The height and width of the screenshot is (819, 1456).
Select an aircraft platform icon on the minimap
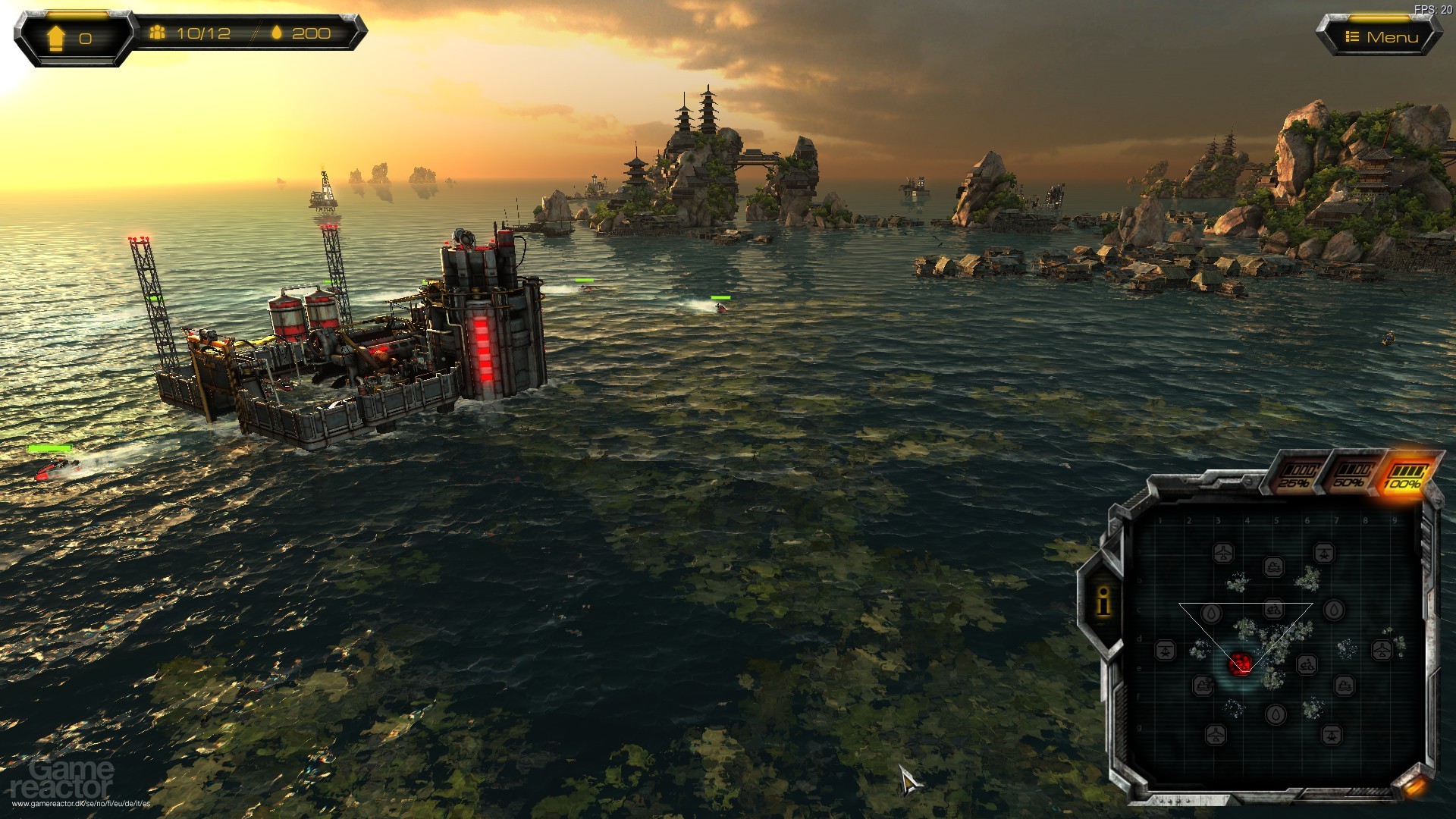point(1225,552)
